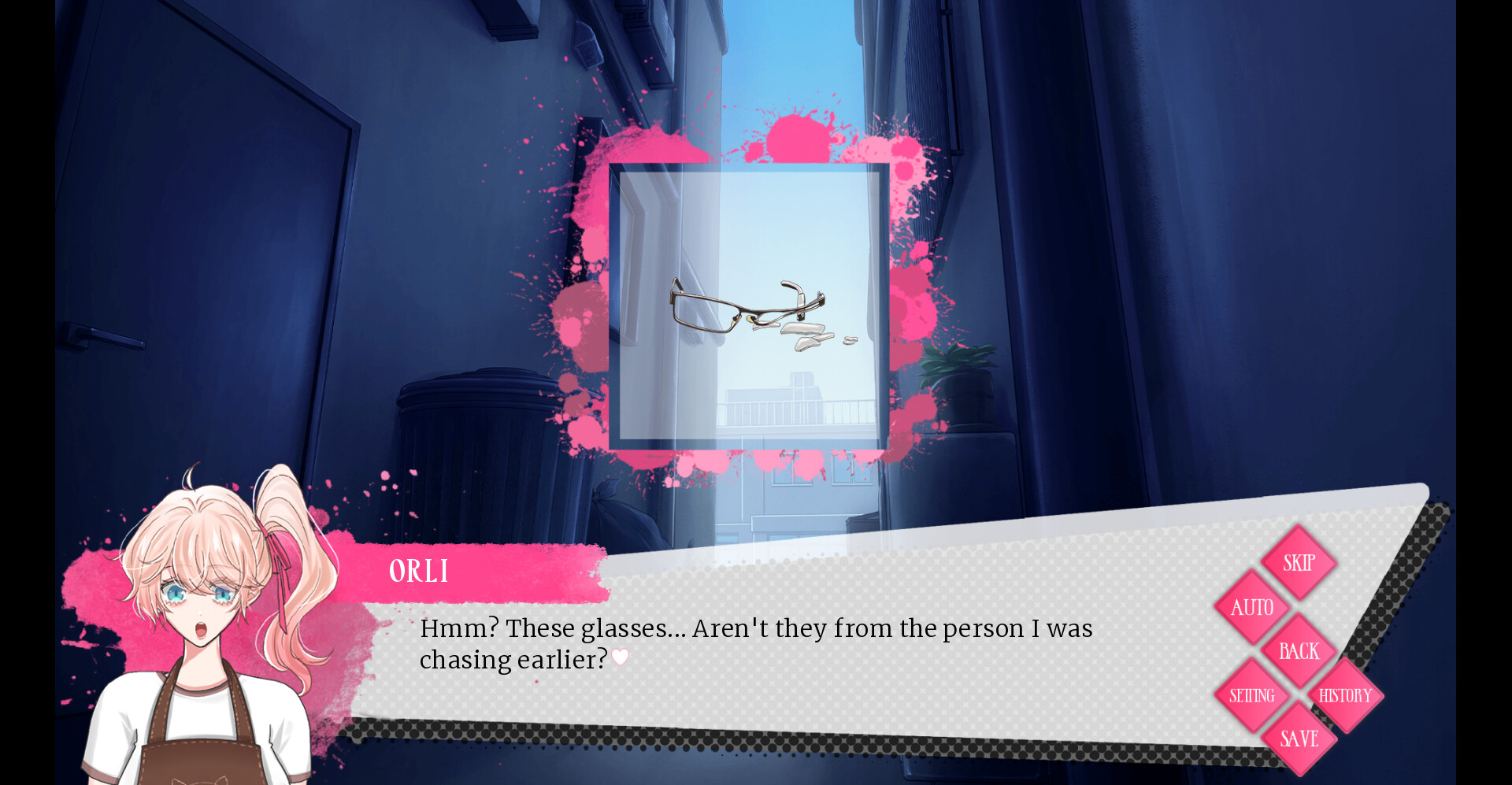Open the HISTORY icon to view past dialogue
Screen dimensions: 1512x785
point(1345,695)
